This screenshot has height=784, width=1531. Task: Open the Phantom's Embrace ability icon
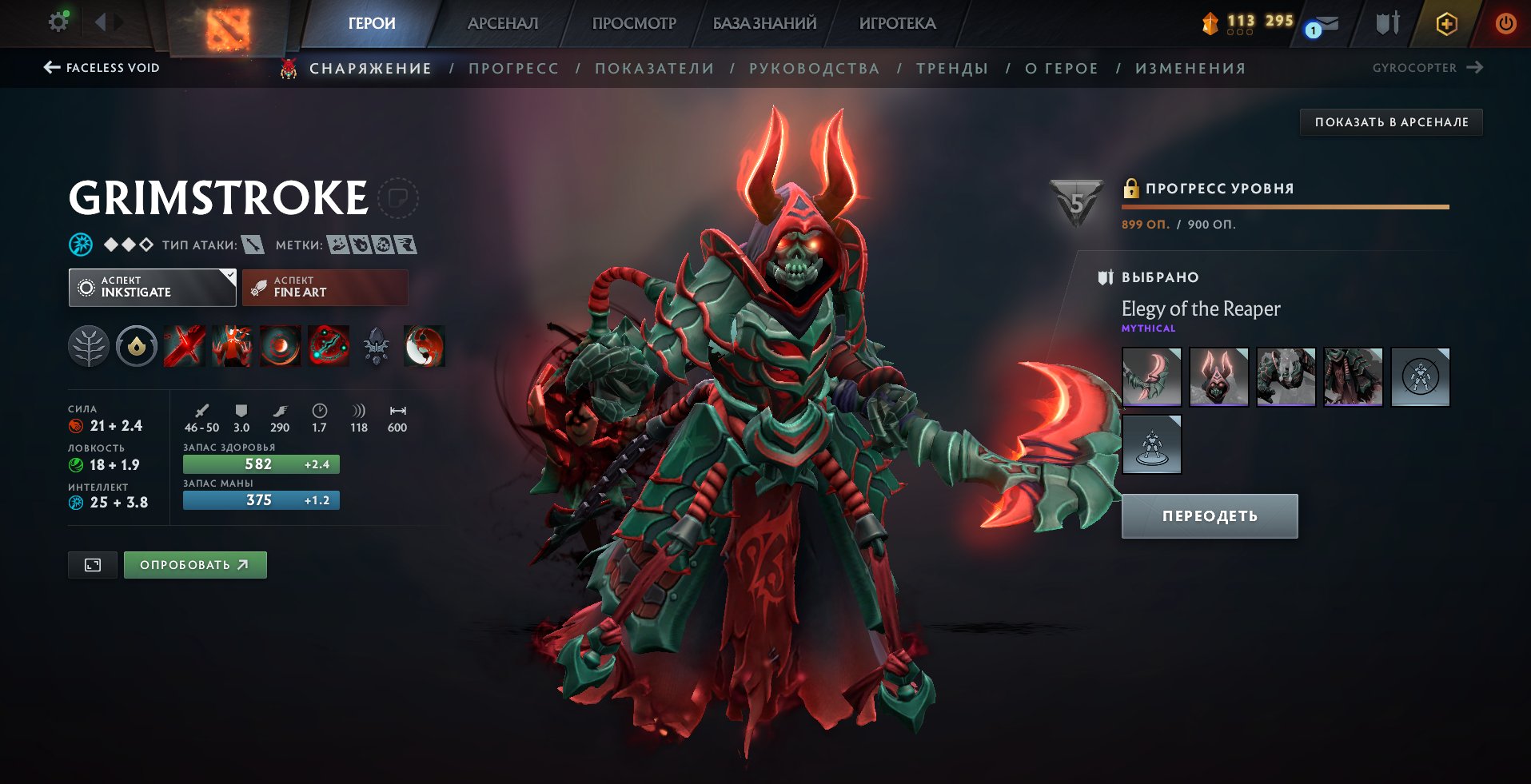coord(232,345)
